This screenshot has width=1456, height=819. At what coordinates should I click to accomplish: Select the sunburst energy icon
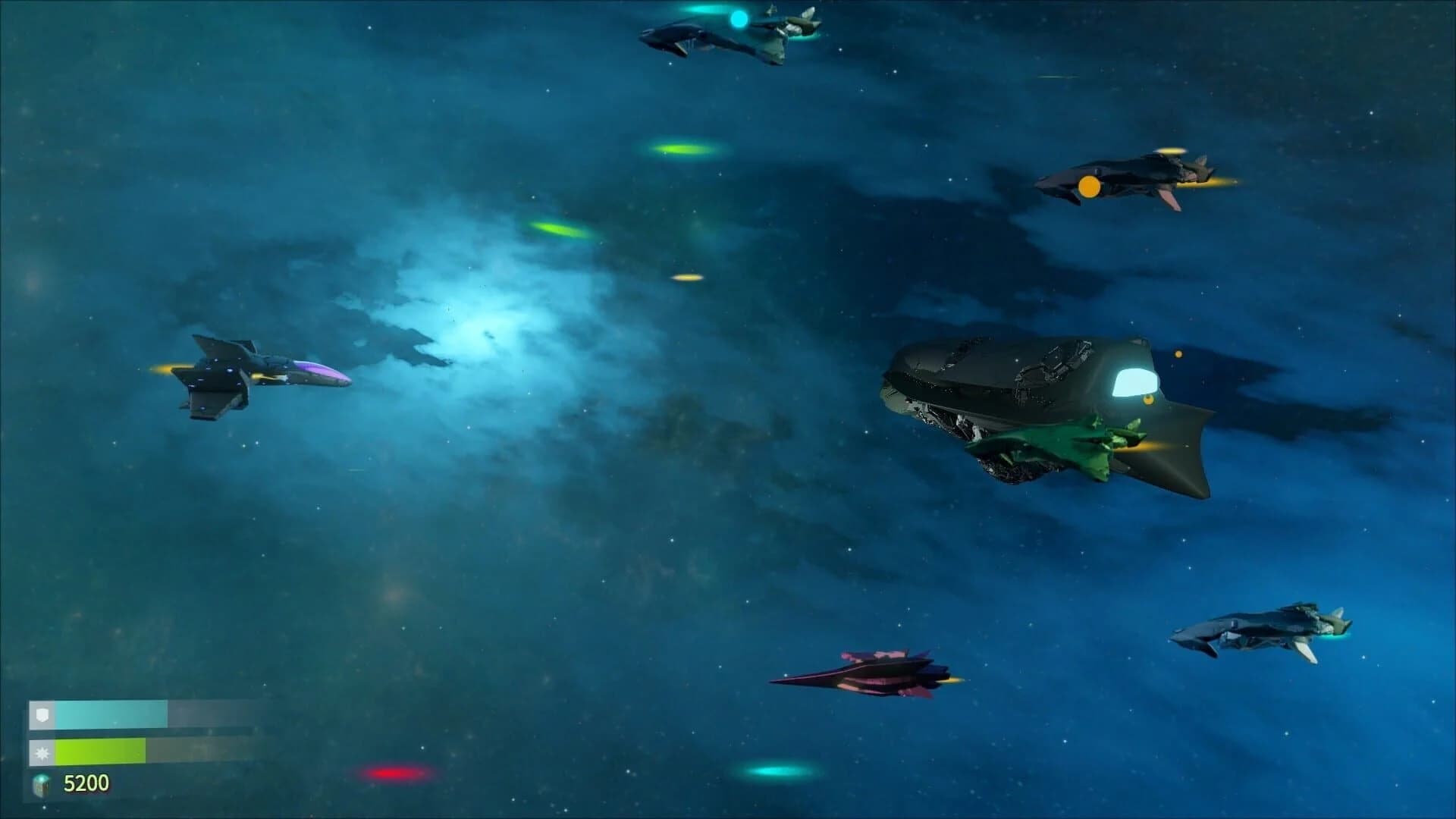[x=43, y=755]
